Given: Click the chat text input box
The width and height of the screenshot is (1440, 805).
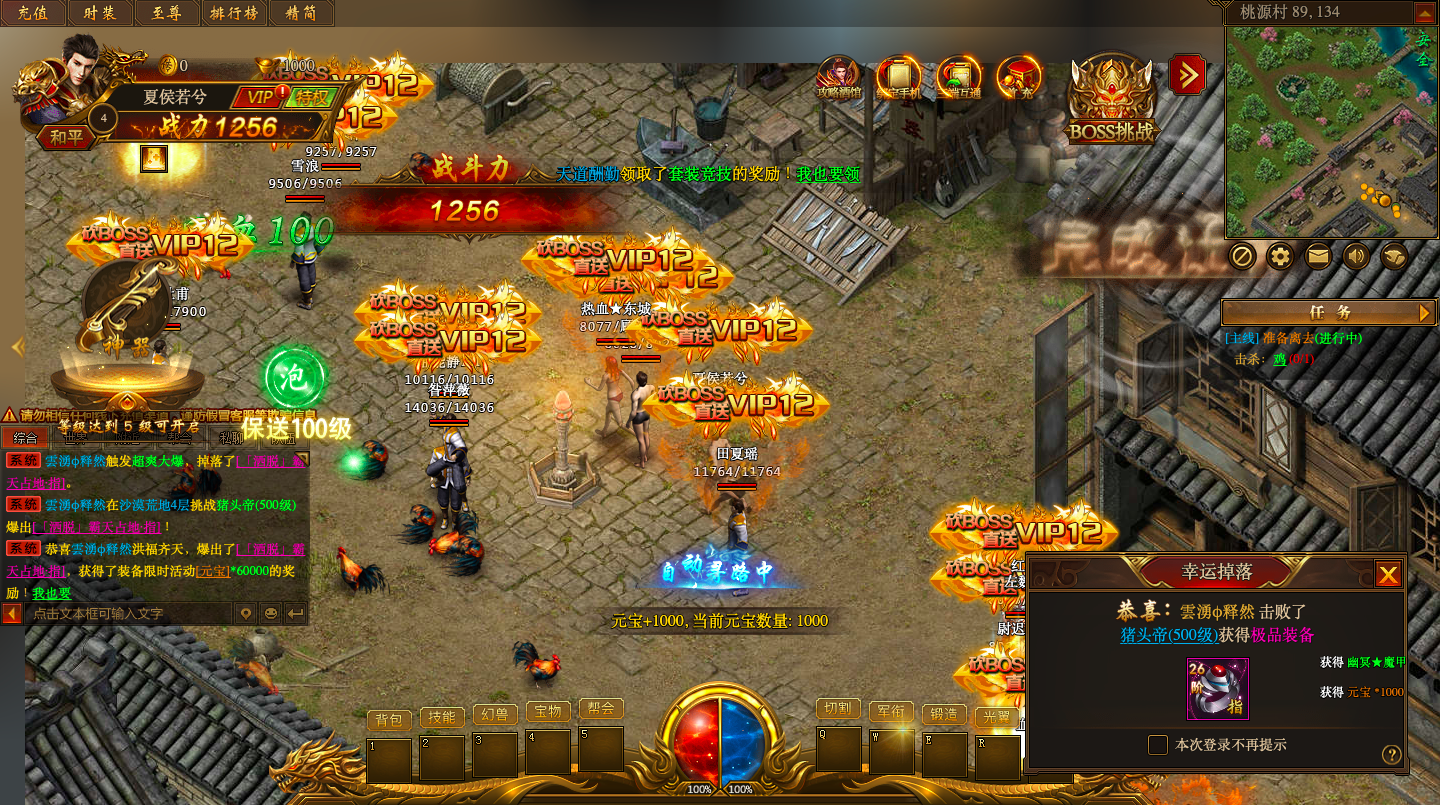Looking at the screenshot, I should [125, 613].
